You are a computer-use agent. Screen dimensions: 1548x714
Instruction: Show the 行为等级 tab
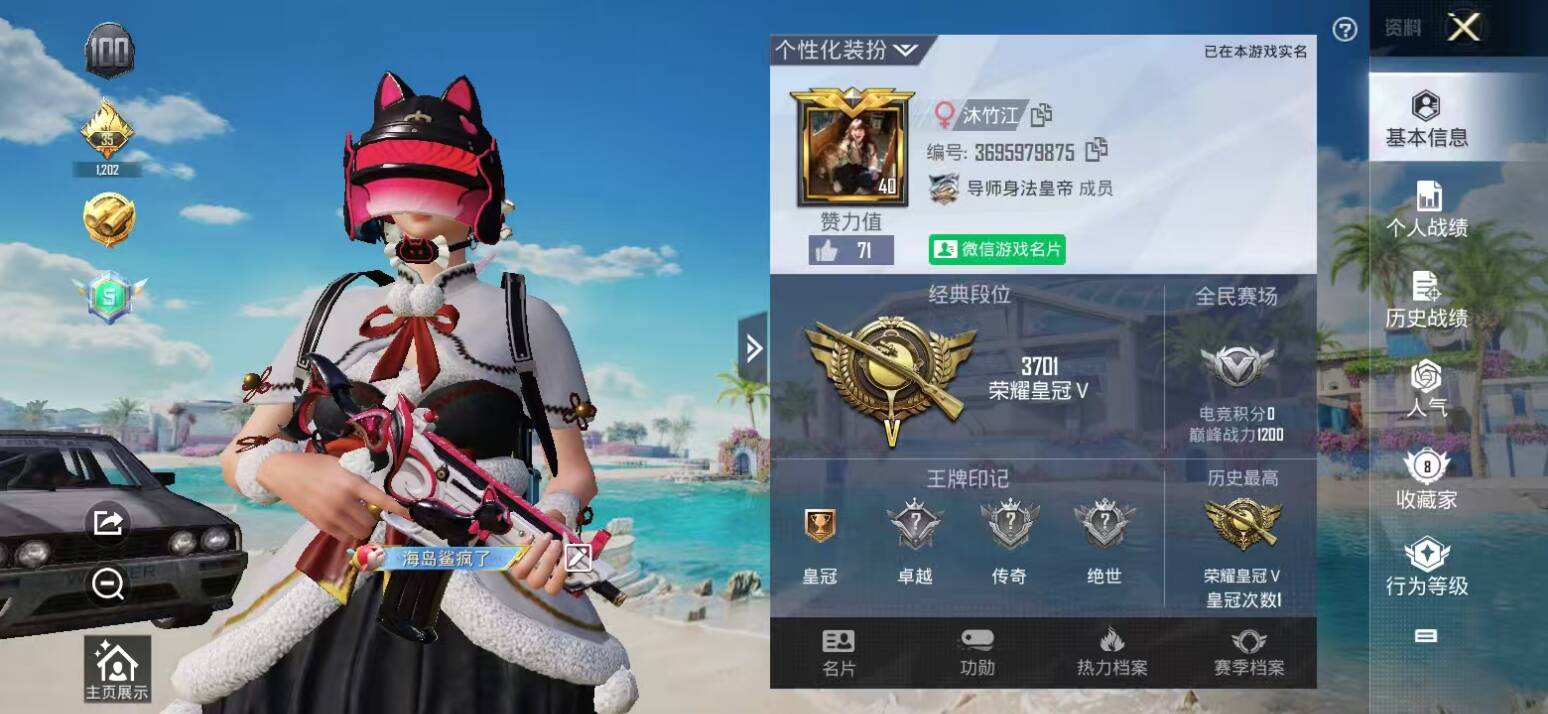pos(1426,567)
